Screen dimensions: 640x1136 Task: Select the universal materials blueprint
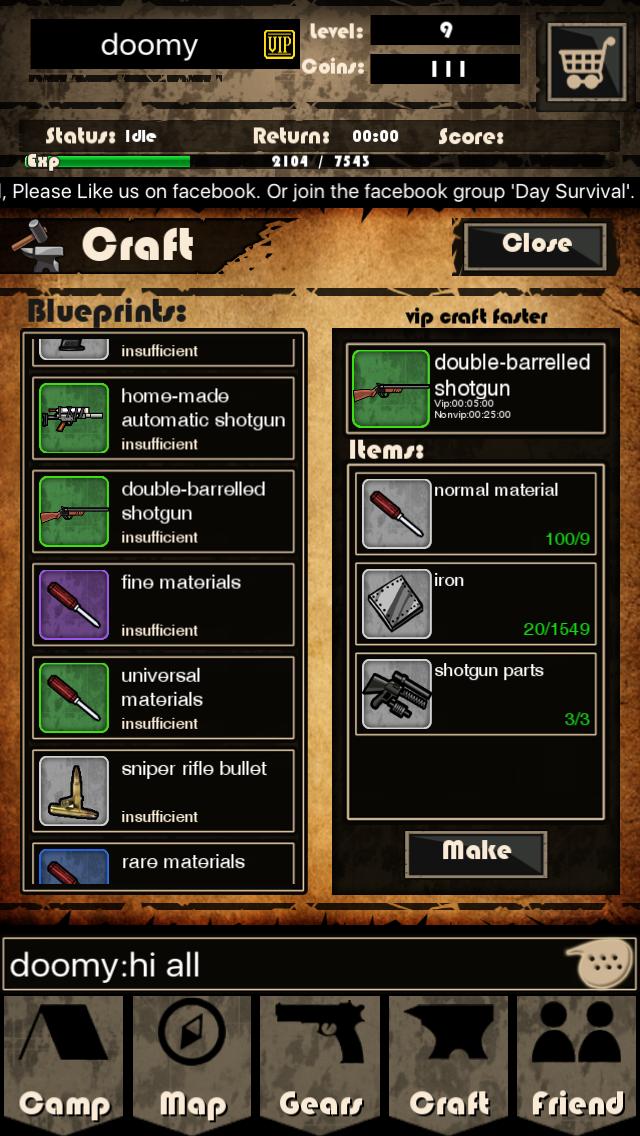(164, 697)
